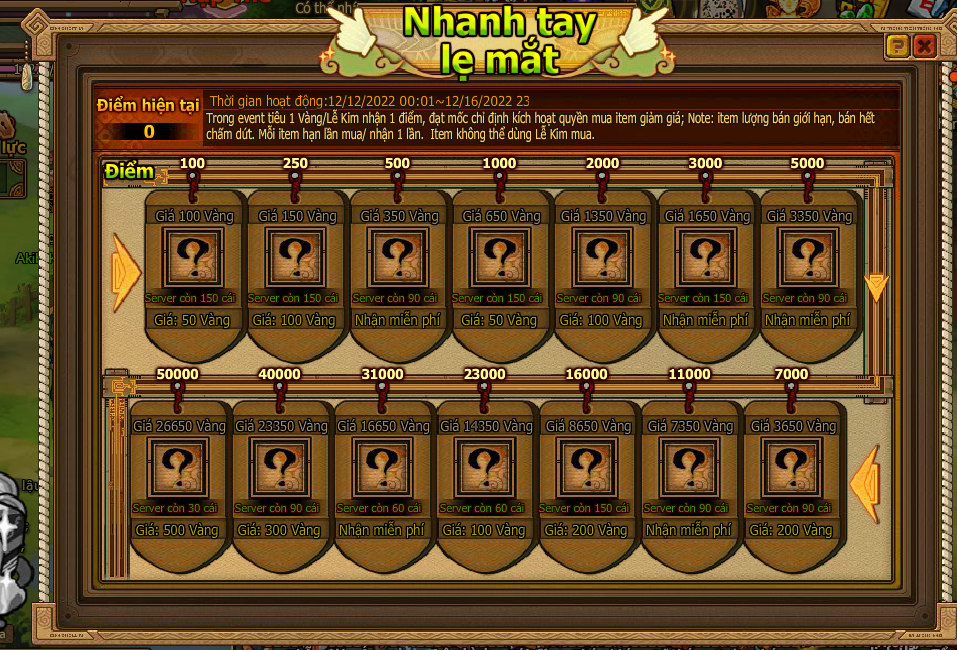957x650 pixels.
Task: Select the 23000 point mystery item
Action: click(x=484, y=467)
